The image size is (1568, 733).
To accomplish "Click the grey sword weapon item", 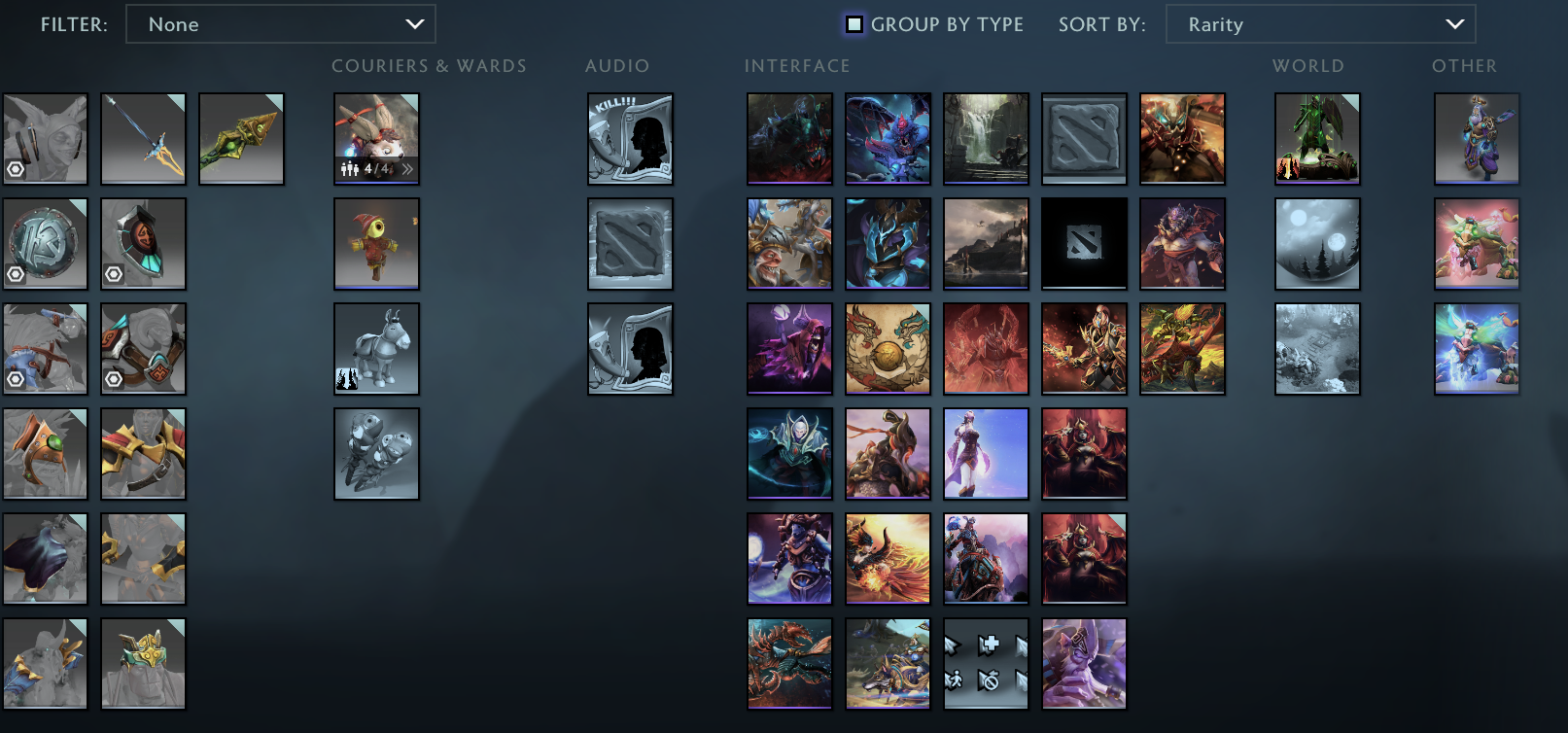I will 143,139.
